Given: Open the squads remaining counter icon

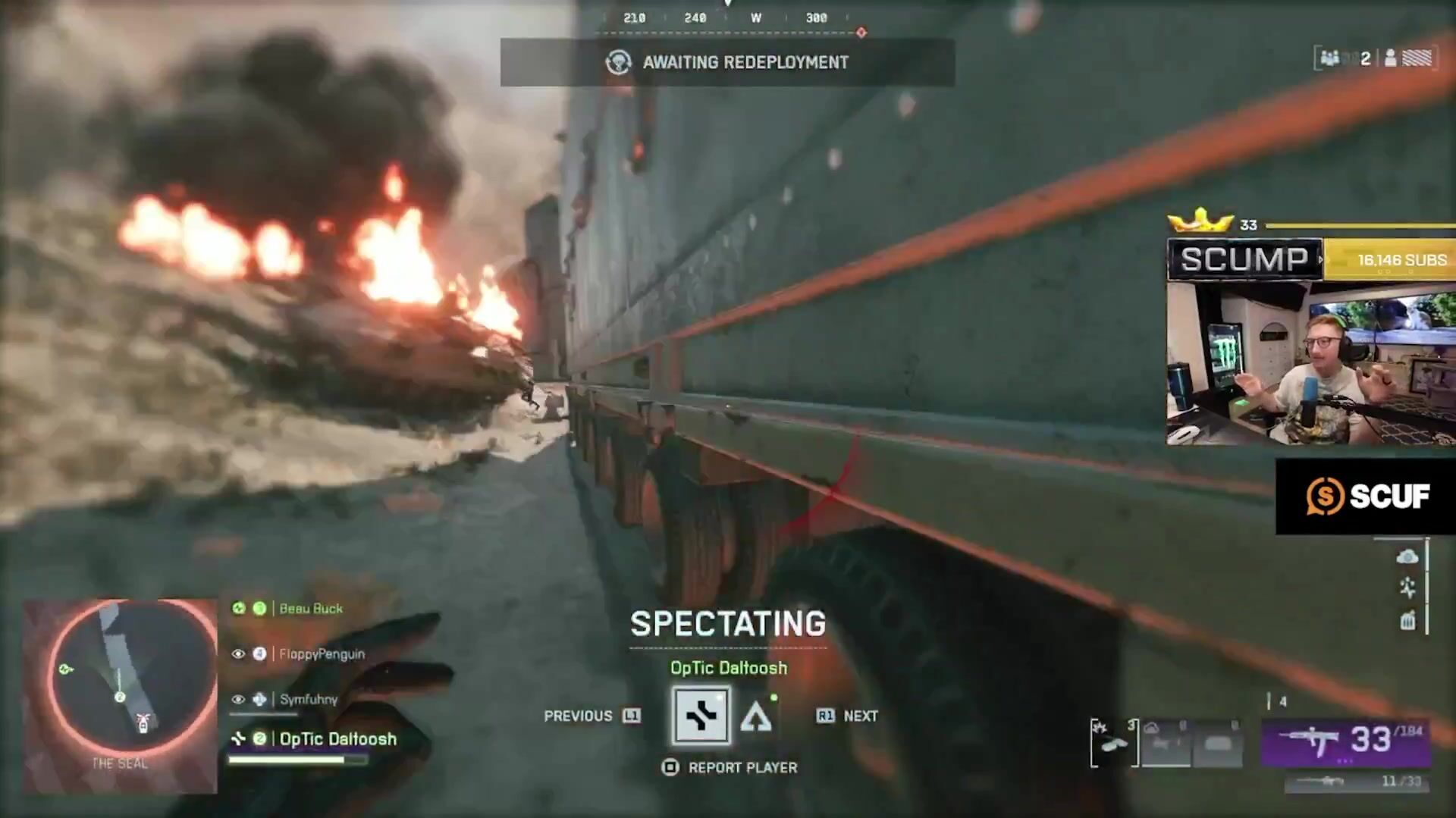Looking at the screenshot, I should point(1344,58).
